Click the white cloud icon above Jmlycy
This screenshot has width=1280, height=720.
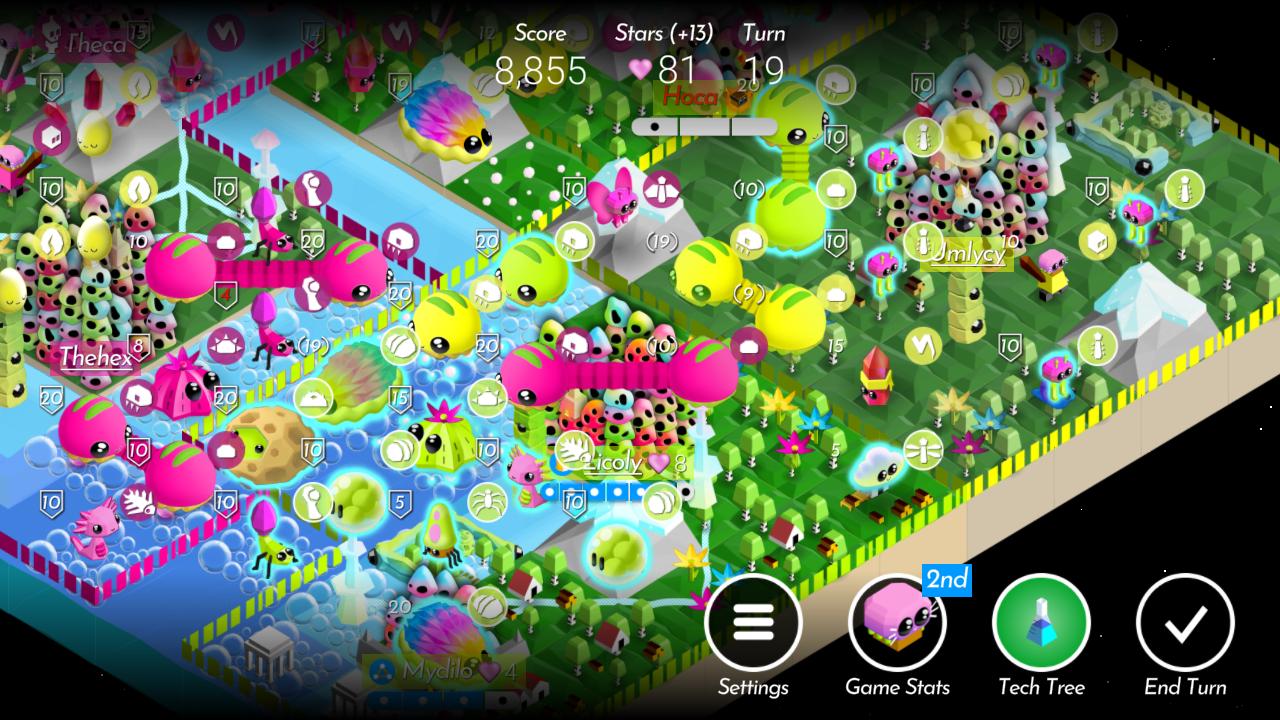(x=836, y=190)
